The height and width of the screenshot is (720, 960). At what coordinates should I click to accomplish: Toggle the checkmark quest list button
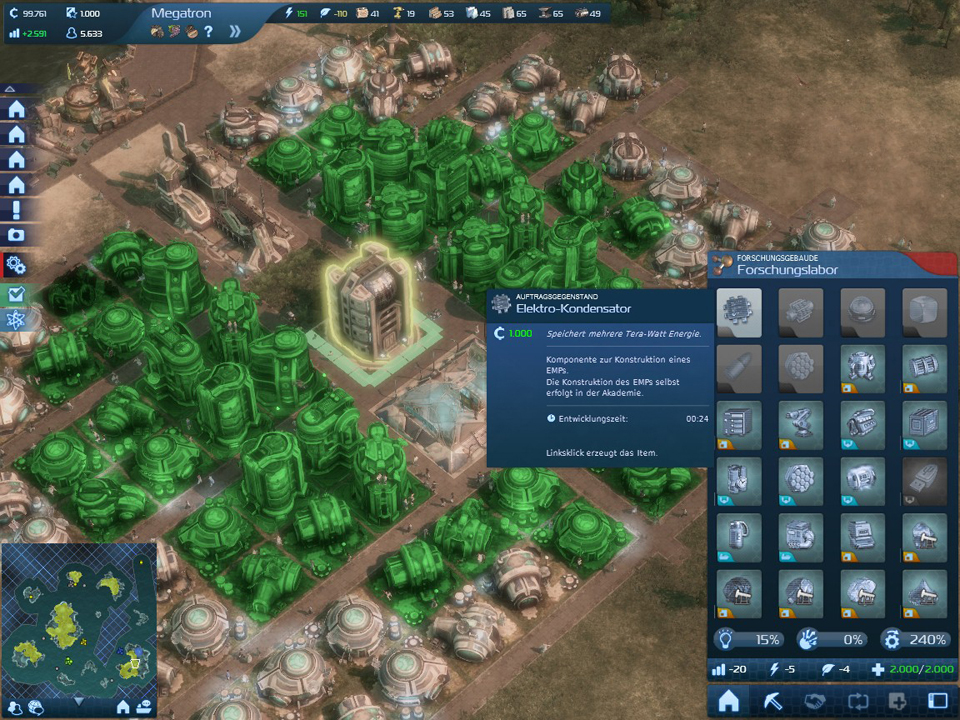coord(16,294)
